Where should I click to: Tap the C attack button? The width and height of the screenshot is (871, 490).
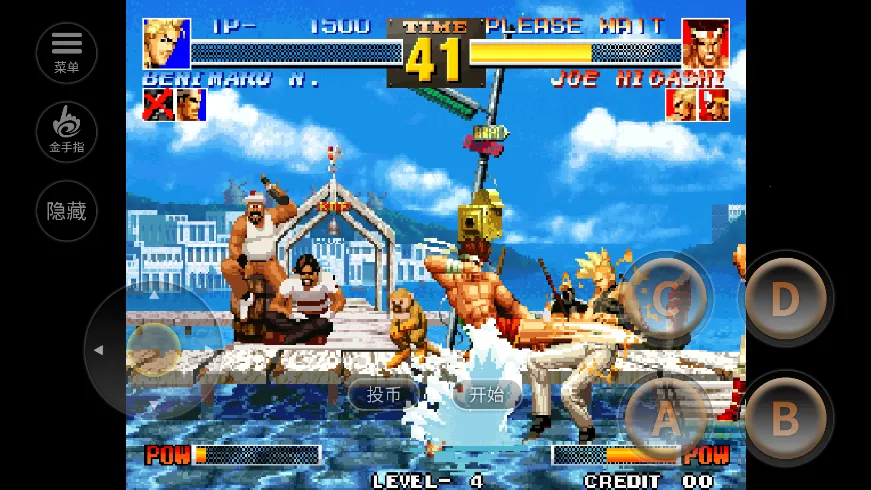tap(666, 299)
